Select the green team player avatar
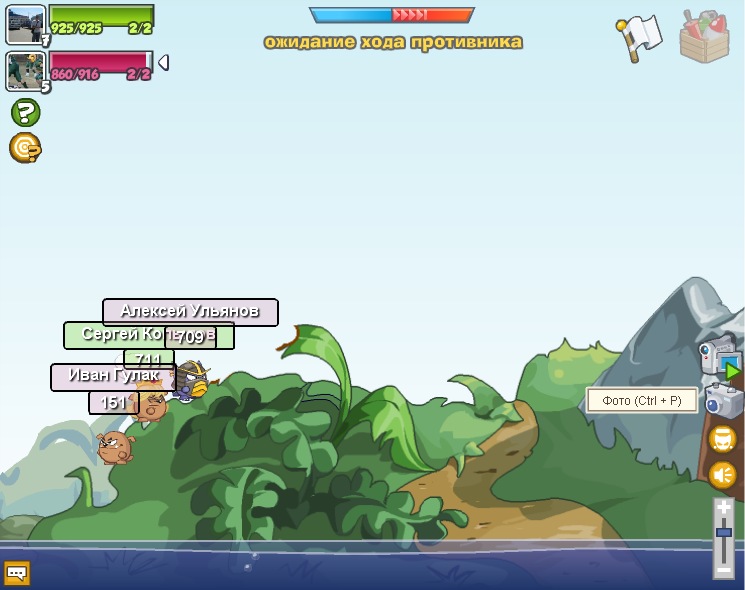This screenshot has width=745, height=590. [x=25, y=24]
